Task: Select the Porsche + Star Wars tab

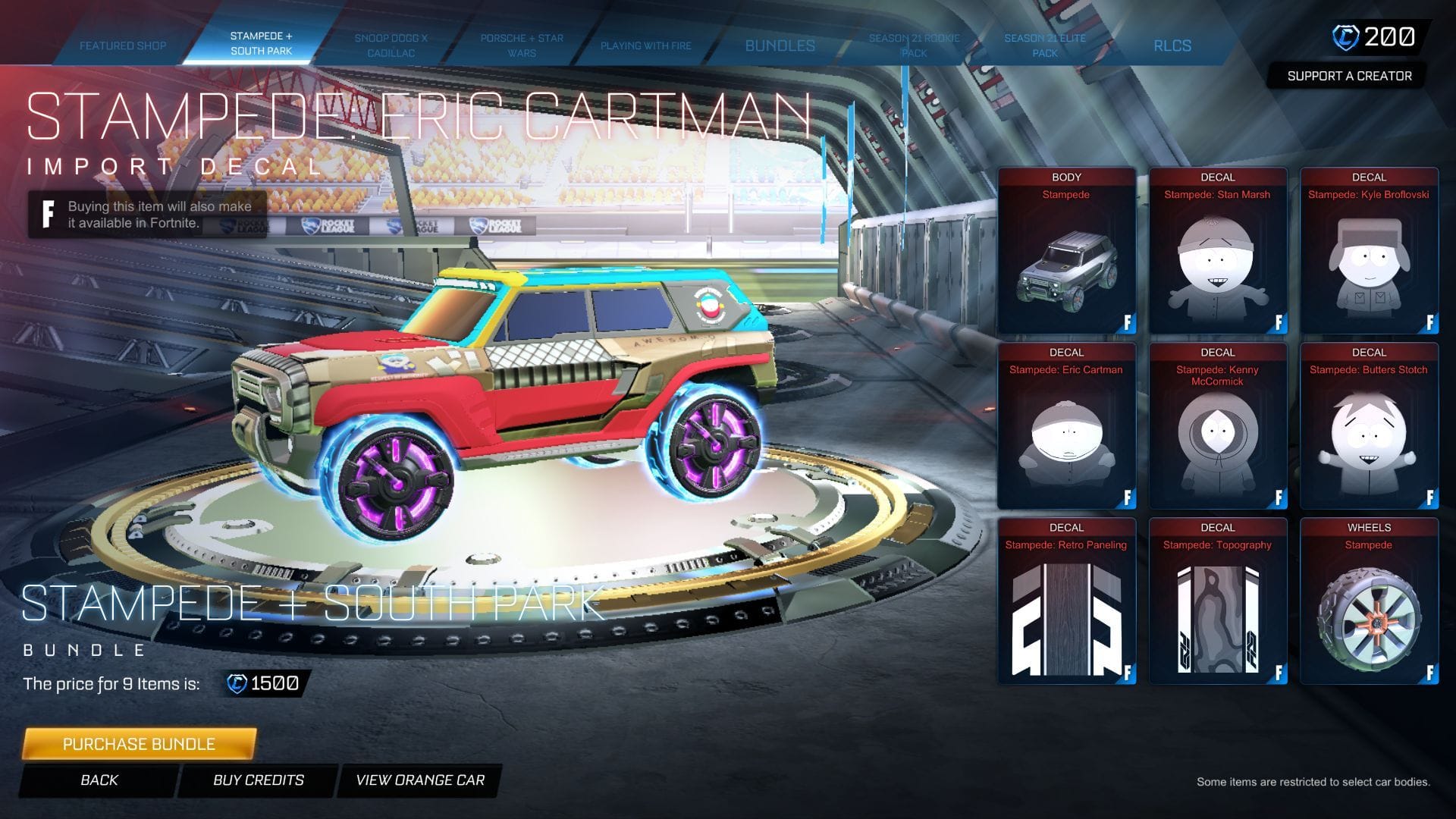Action: [x=522, y=45]
